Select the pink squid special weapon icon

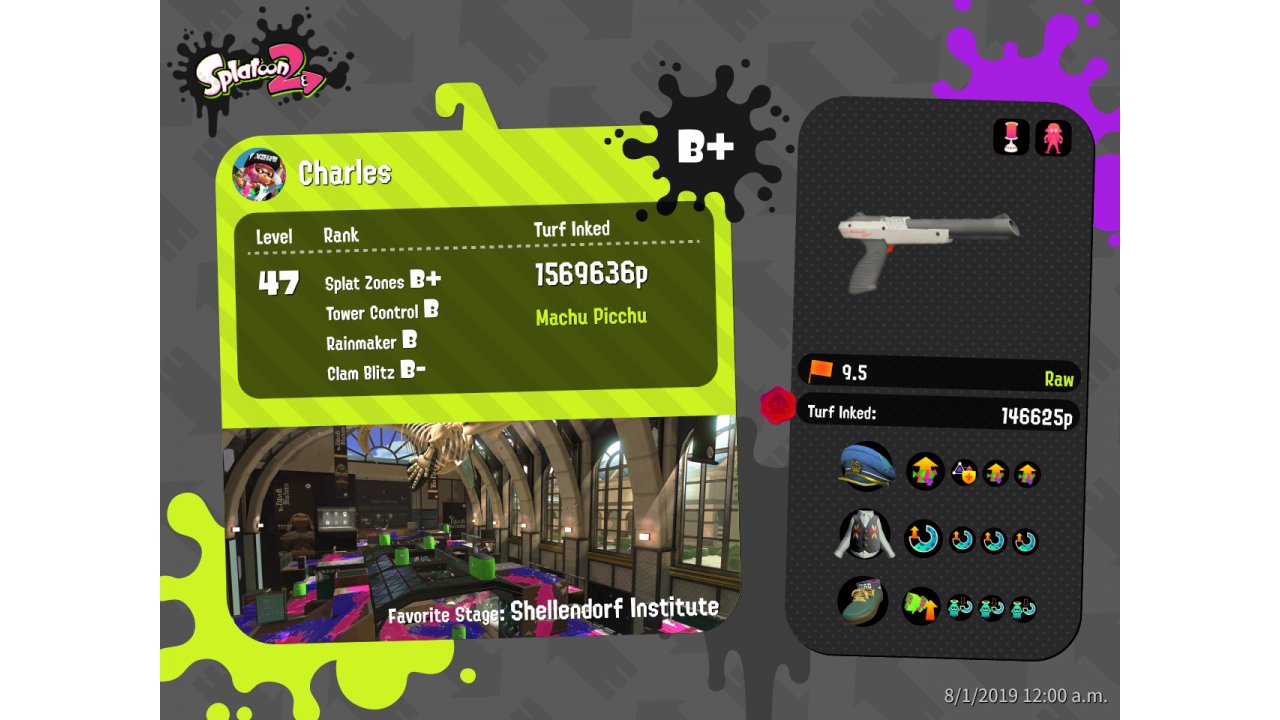1053,137
